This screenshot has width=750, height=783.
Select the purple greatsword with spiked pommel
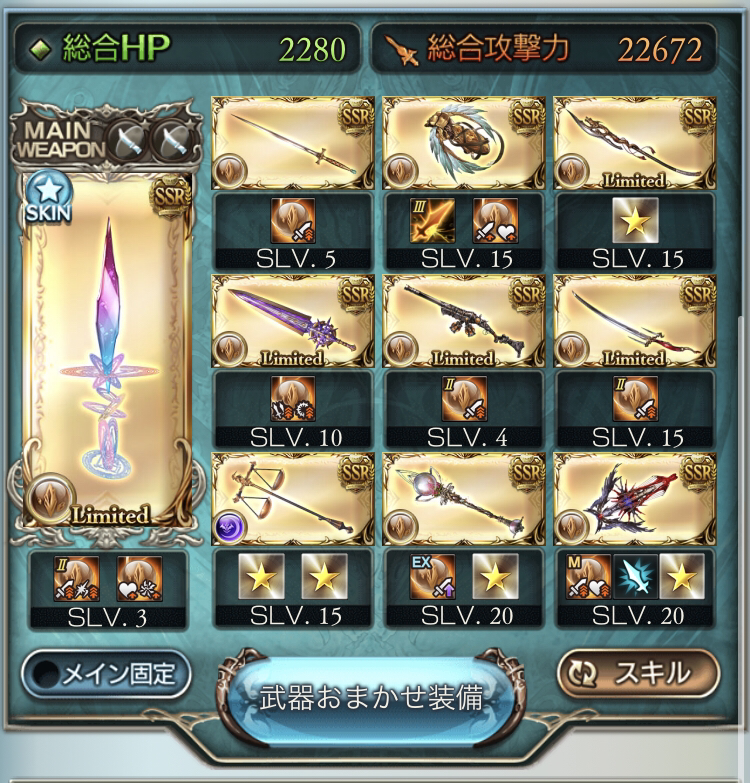coord(292,321)
